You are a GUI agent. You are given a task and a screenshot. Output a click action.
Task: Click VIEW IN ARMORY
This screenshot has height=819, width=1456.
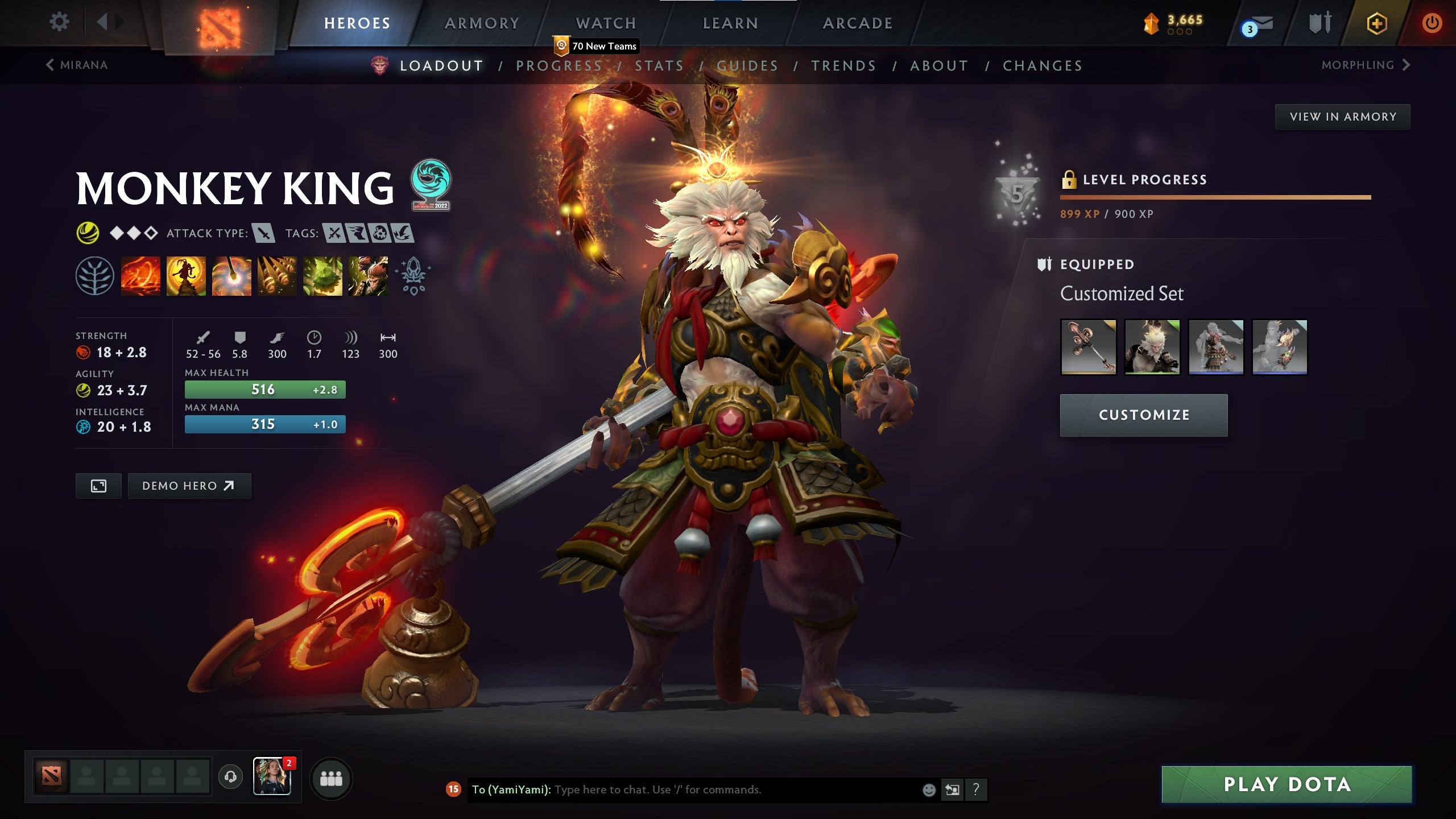click(1342, 116)
